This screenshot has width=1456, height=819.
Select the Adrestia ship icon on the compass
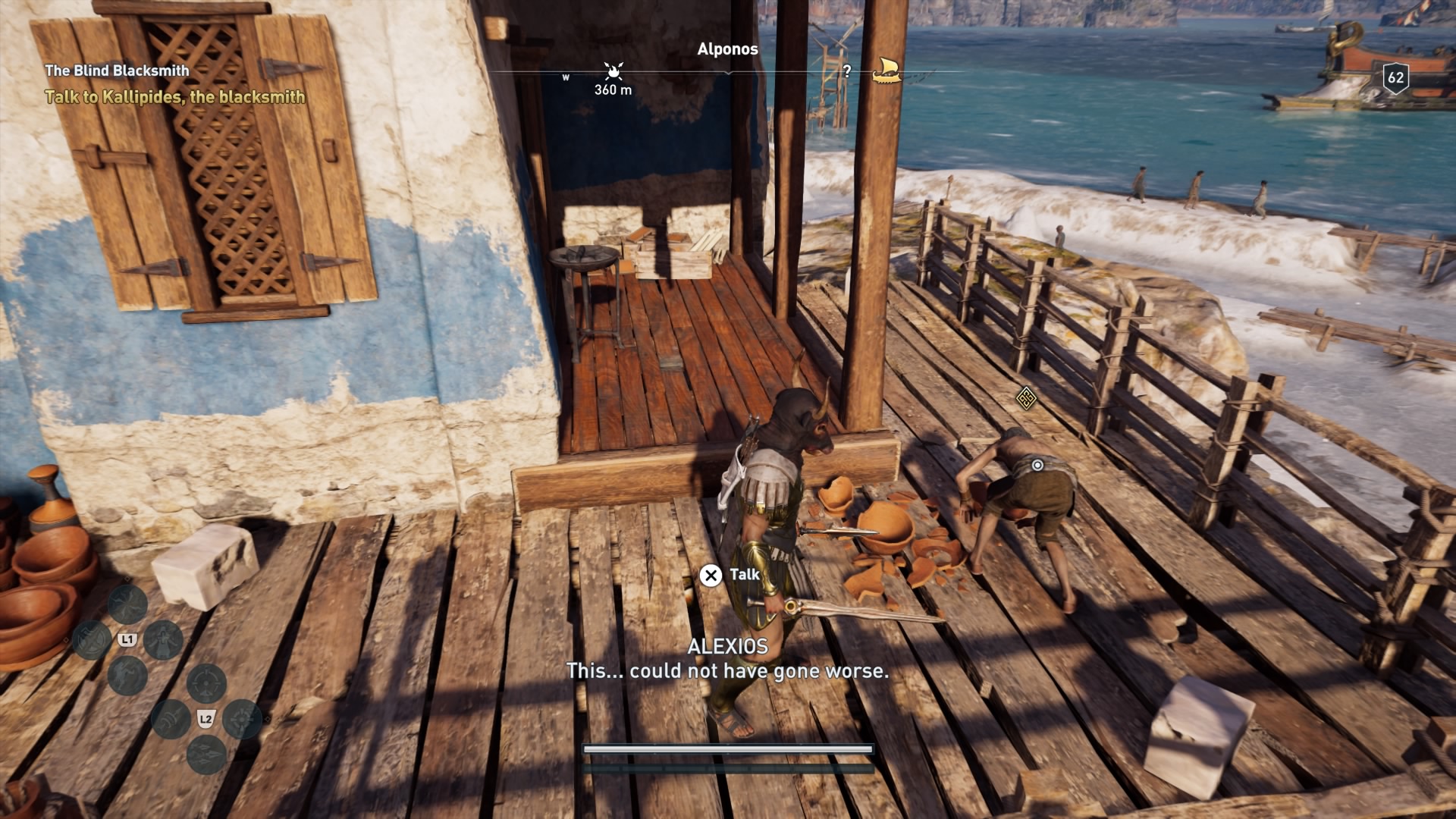pyautogui.click(x=886, y=70)
